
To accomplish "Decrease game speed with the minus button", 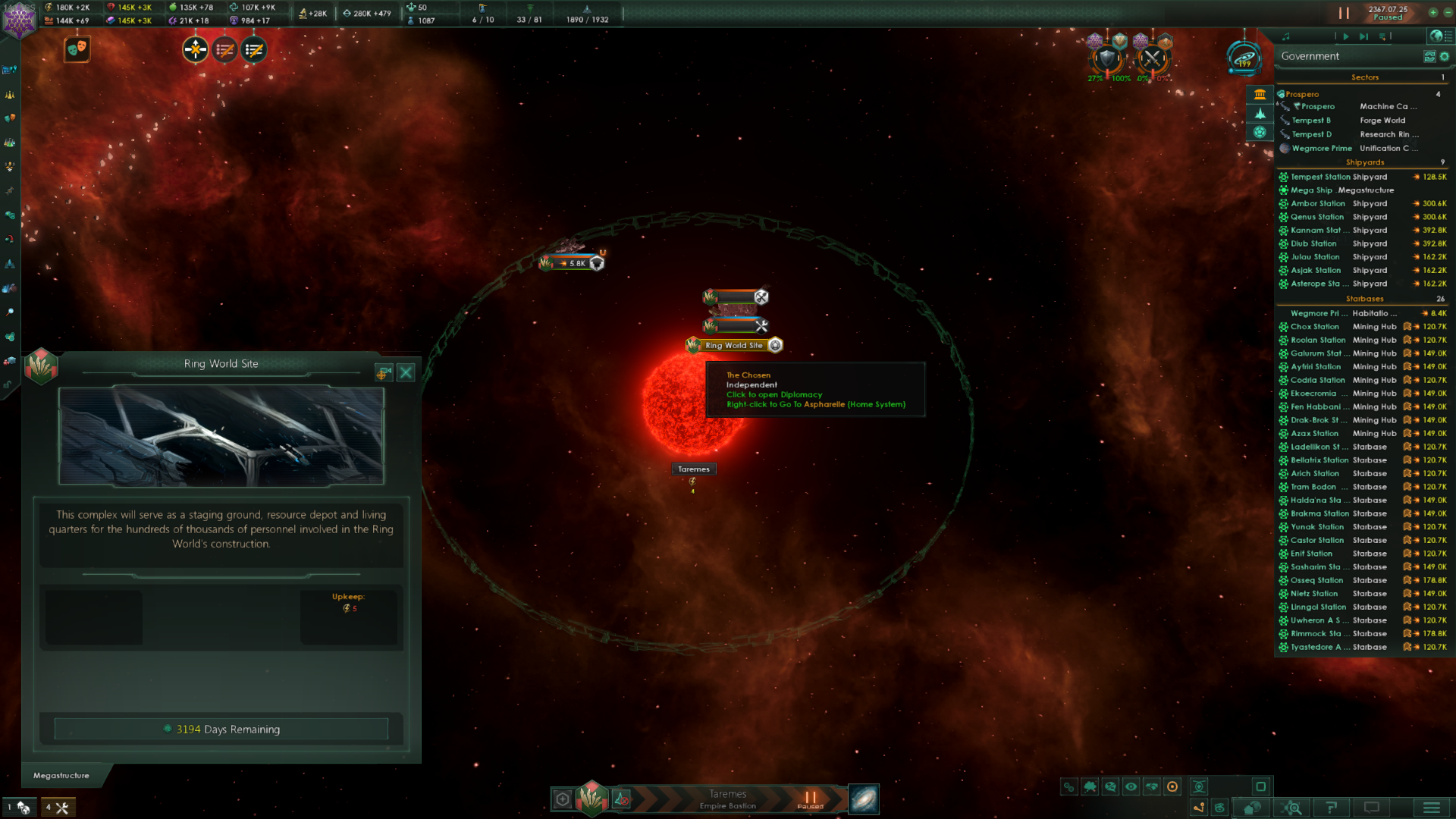I will (1447, 13).
